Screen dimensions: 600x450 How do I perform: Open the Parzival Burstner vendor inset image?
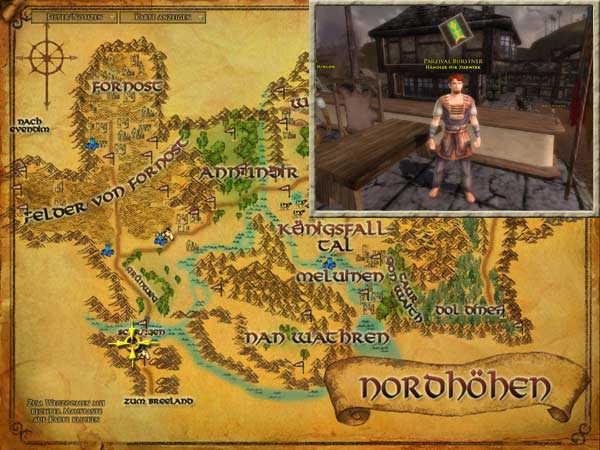[x=453, y=108]
